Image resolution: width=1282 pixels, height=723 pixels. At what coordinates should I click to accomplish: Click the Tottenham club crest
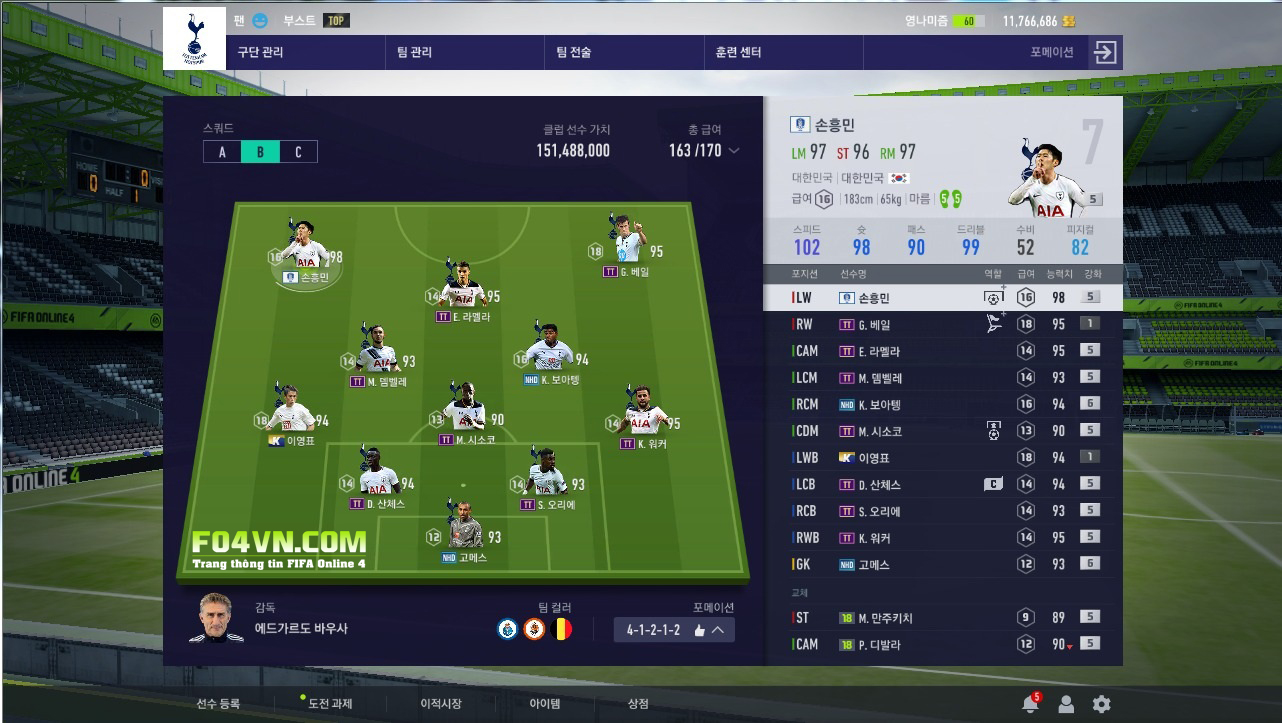pyautogui.click(x=194, y=39)
